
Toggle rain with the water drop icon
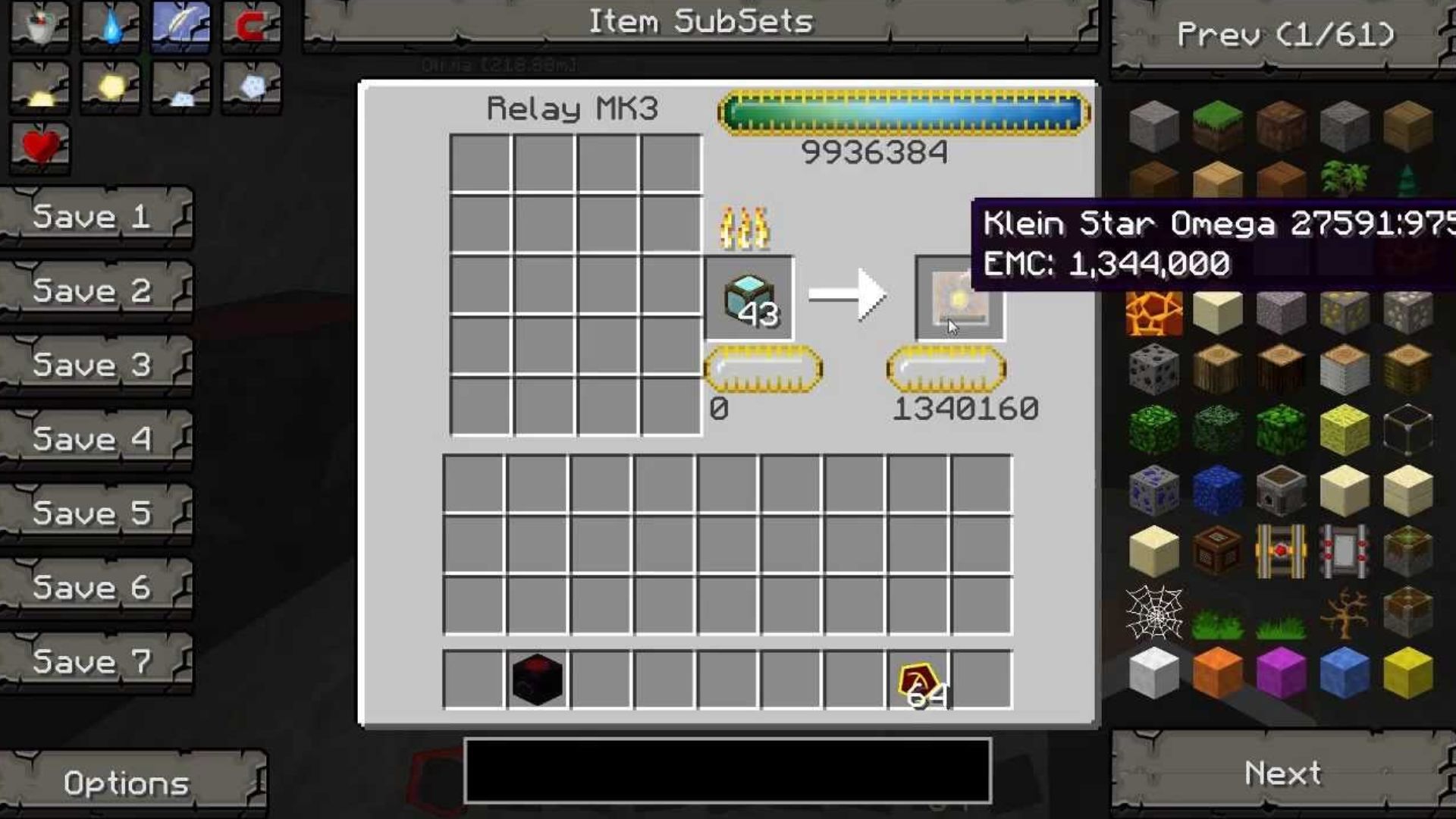pyautogui.click(x=111, y=26)
